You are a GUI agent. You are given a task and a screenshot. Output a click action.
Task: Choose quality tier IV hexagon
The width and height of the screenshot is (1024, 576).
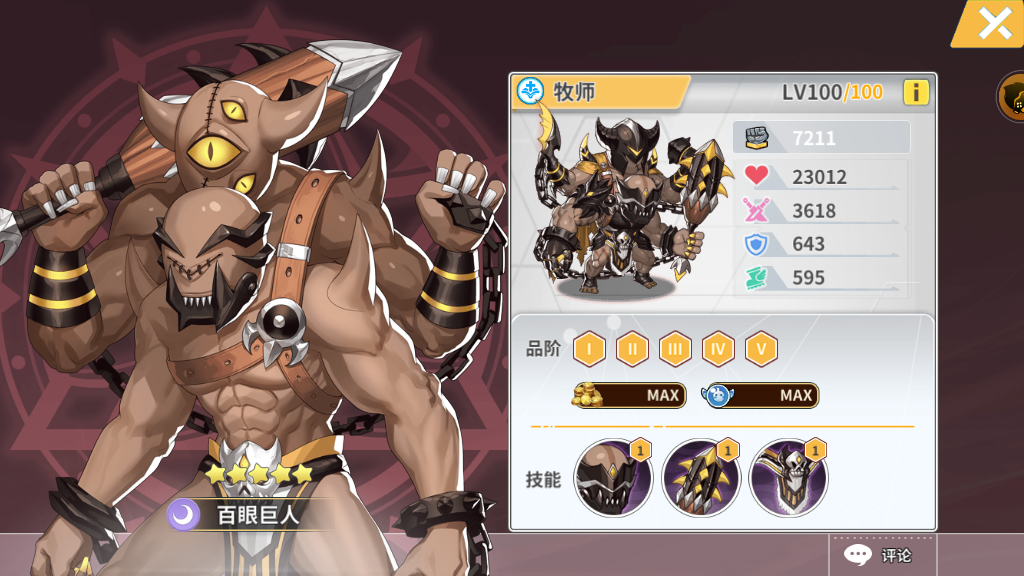coord(718,349)
